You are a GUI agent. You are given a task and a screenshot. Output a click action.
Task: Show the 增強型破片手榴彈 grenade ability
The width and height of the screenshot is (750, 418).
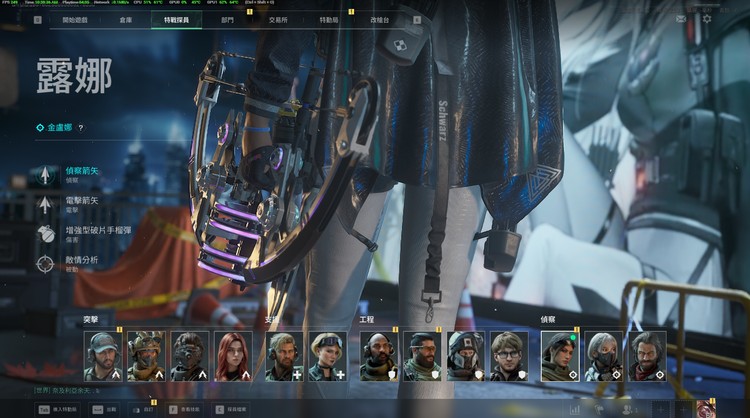pos(90,234)
